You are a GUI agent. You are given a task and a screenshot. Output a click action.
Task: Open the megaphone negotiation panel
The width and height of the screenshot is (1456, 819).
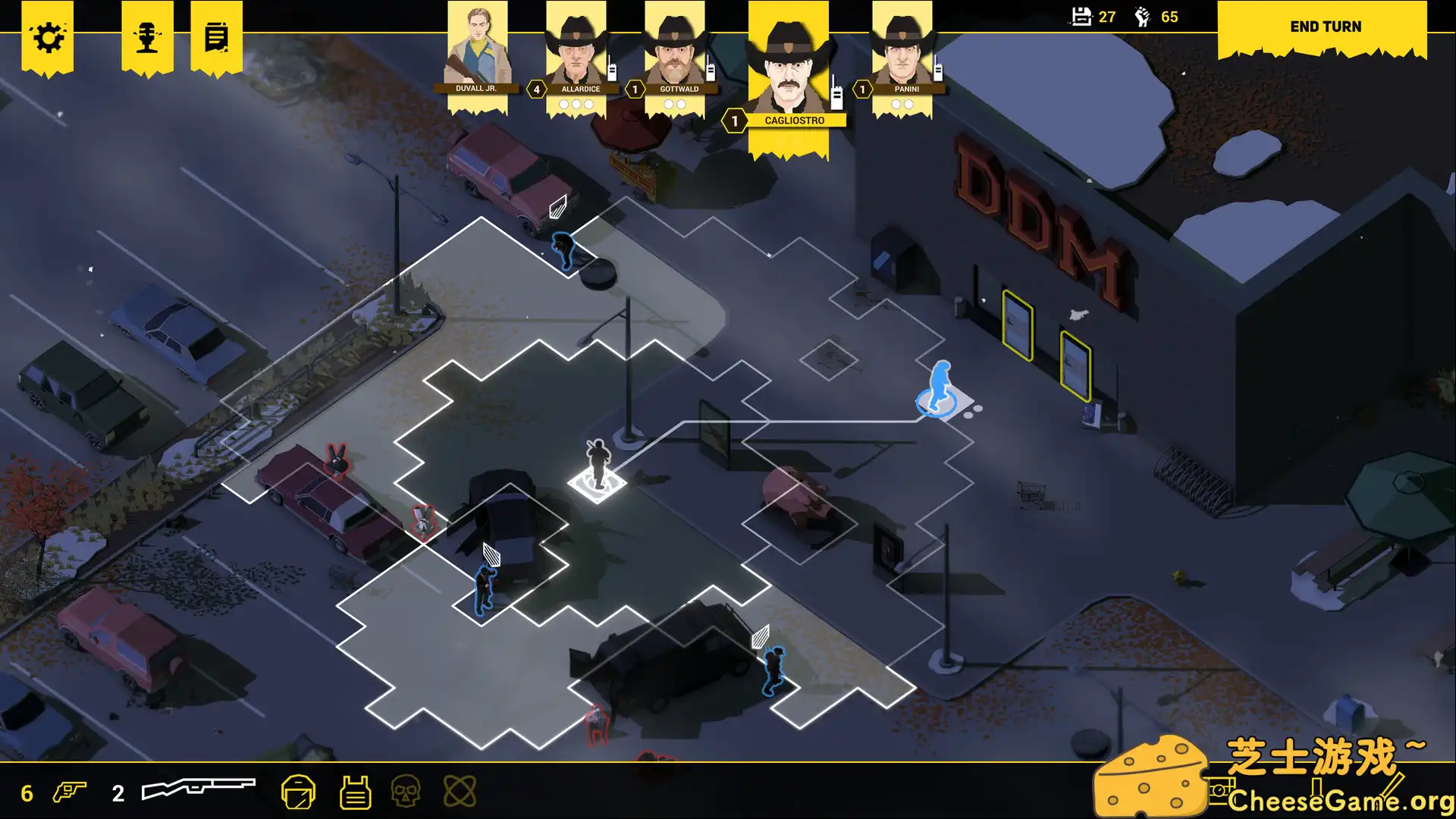(148, 36)
